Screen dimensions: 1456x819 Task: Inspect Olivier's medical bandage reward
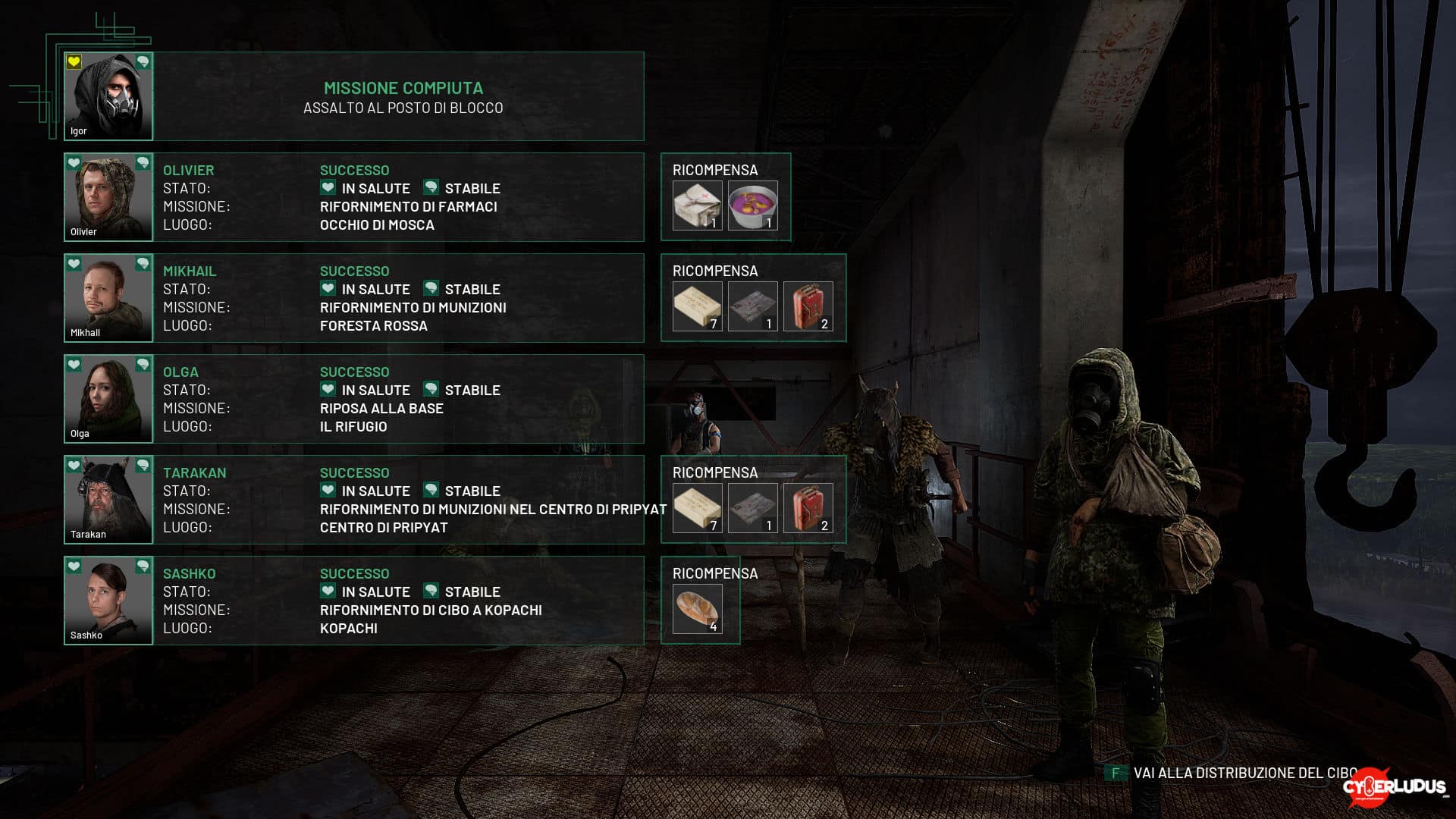(697, 205)
